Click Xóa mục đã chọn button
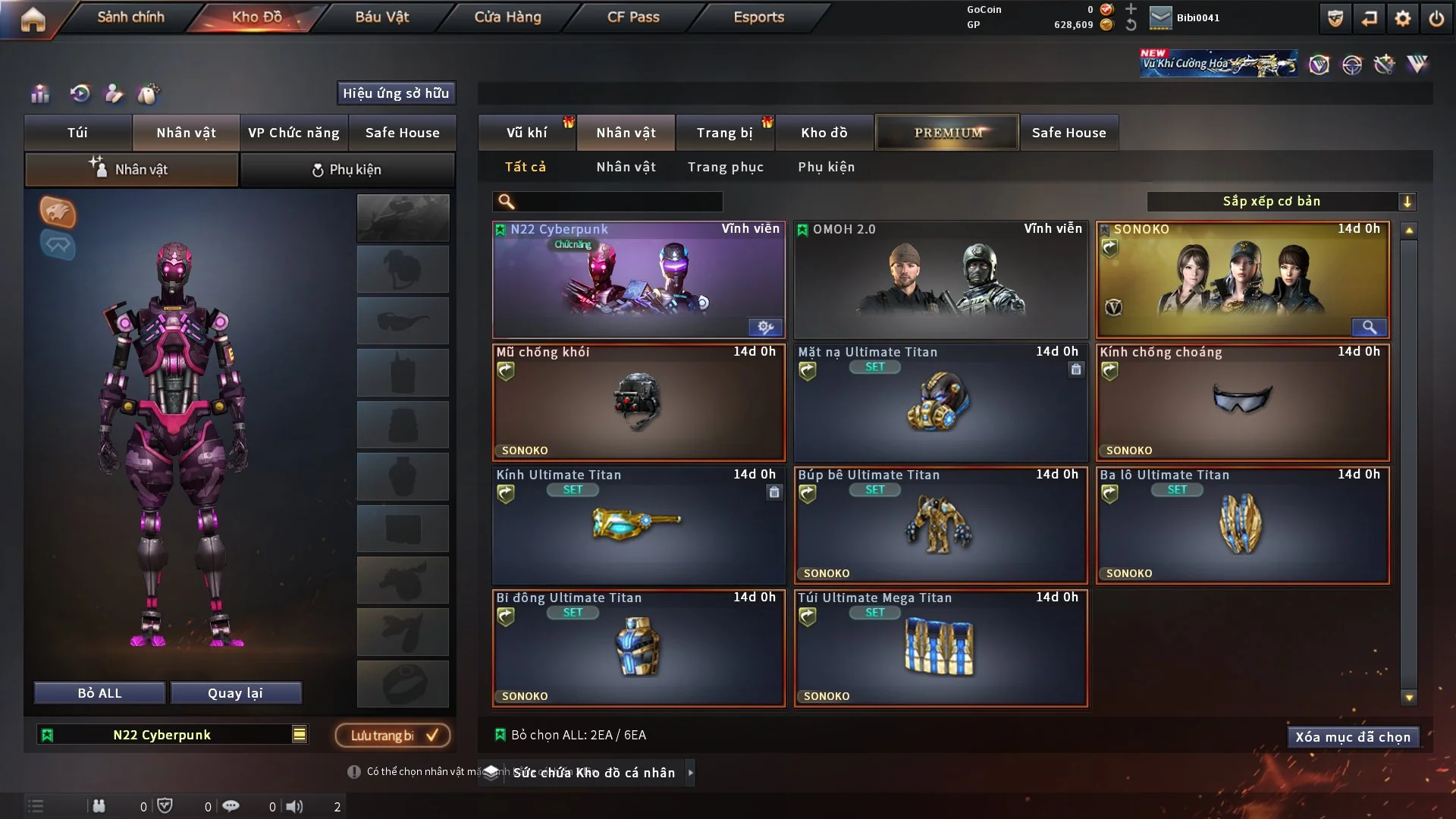Viewport: 1456px width, 819px height. coord(1352,737)
